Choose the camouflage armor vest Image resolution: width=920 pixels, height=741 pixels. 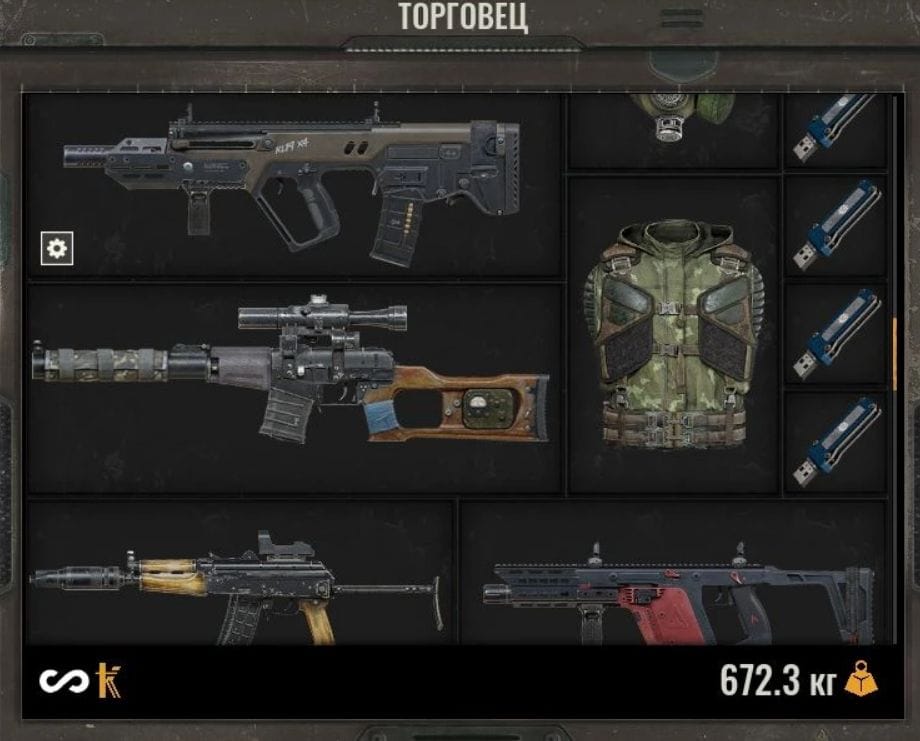pyautogui.click(x=673, y=335)
